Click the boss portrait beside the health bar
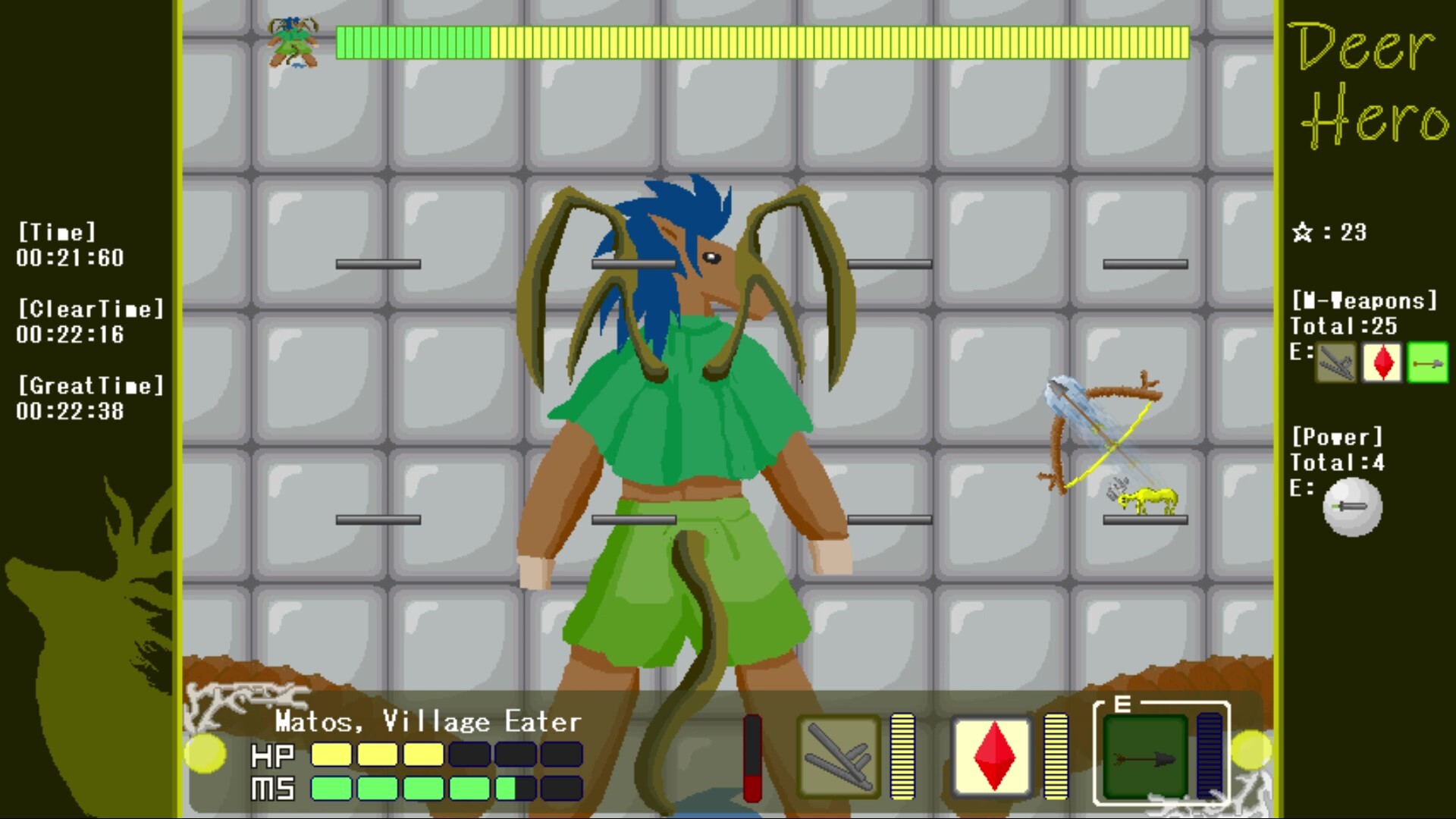1456x819 pixels. coord(294,42)
